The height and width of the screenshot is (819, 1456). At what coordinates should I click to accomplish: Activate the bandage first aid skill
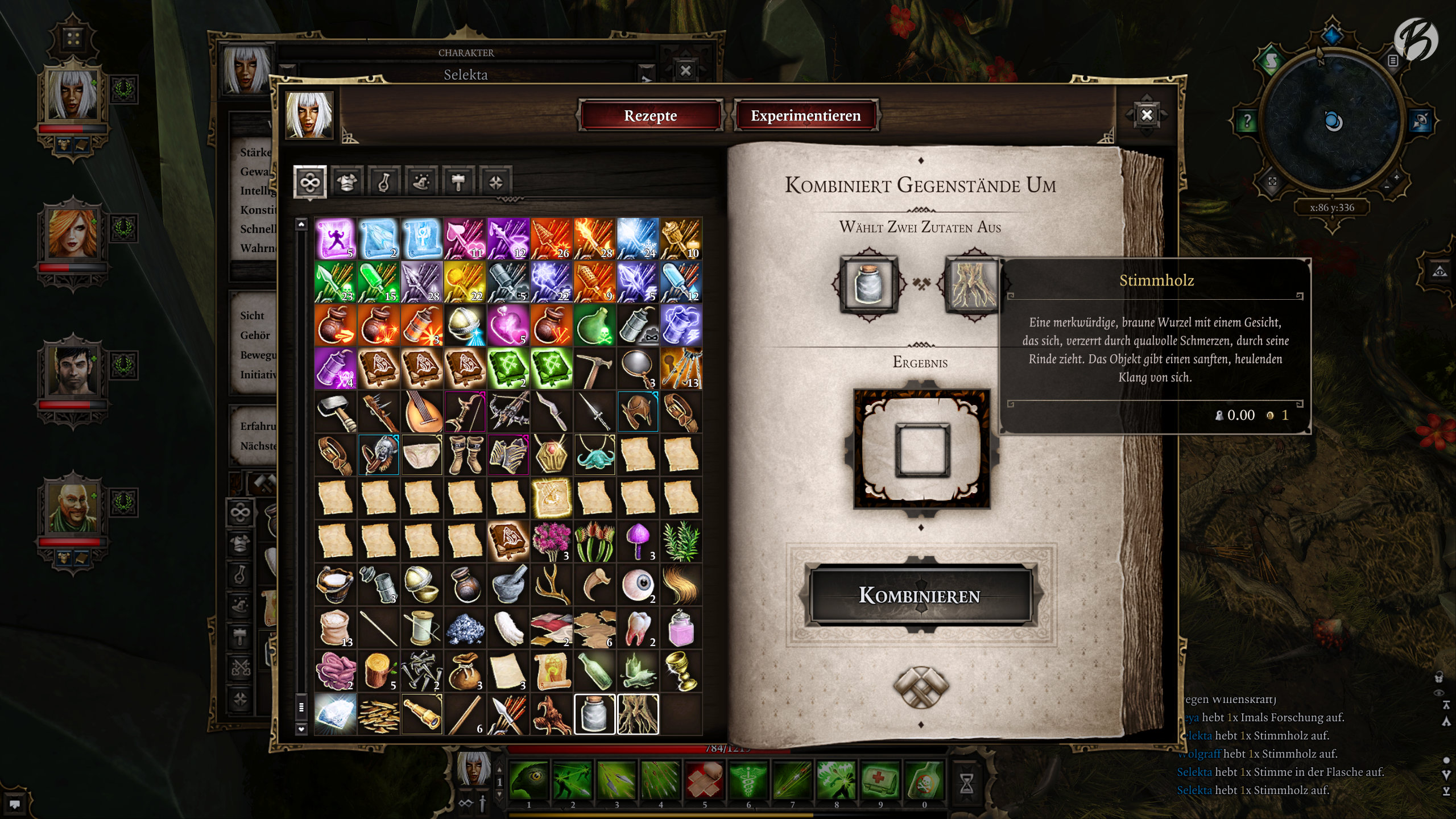(x=704, y=780)
